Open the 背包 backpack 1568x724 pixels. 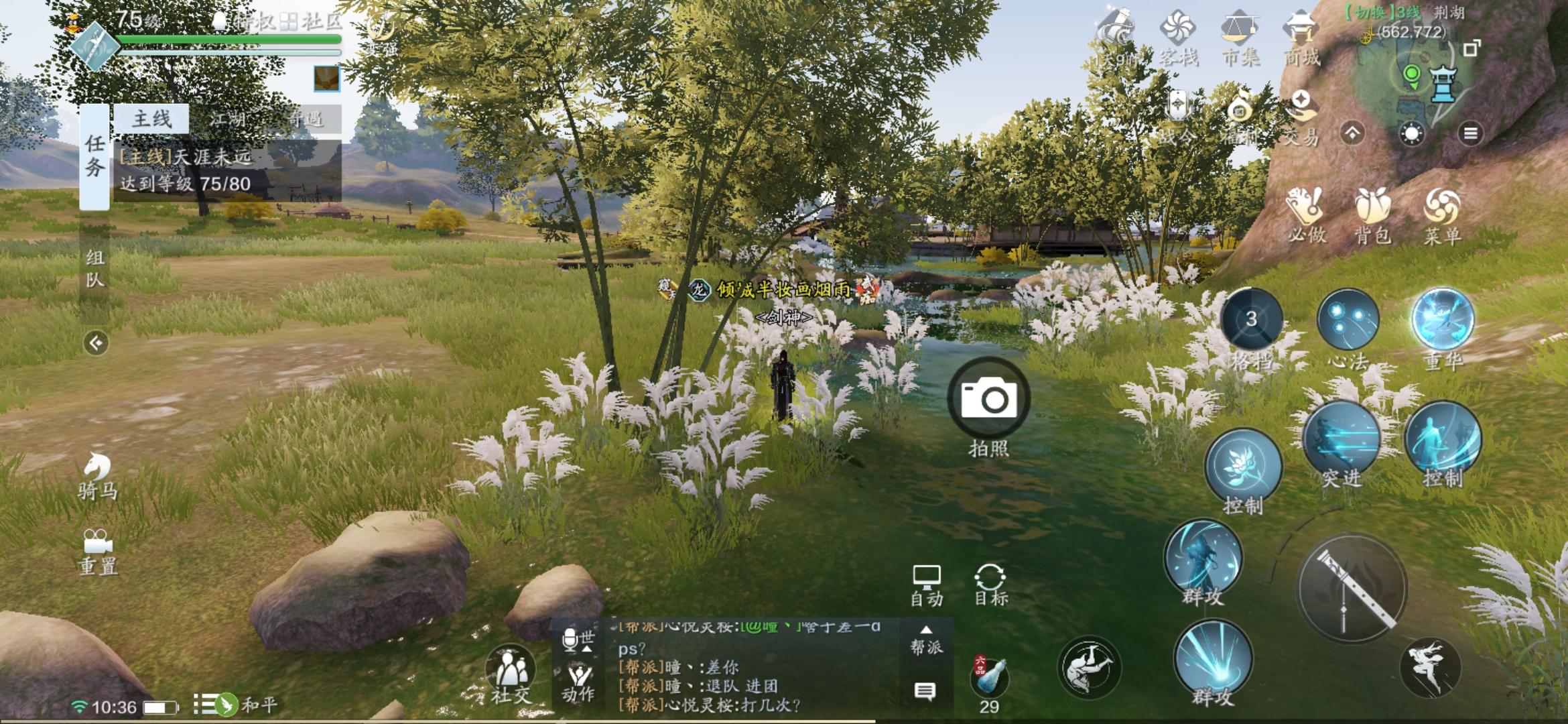point(1372,215)
